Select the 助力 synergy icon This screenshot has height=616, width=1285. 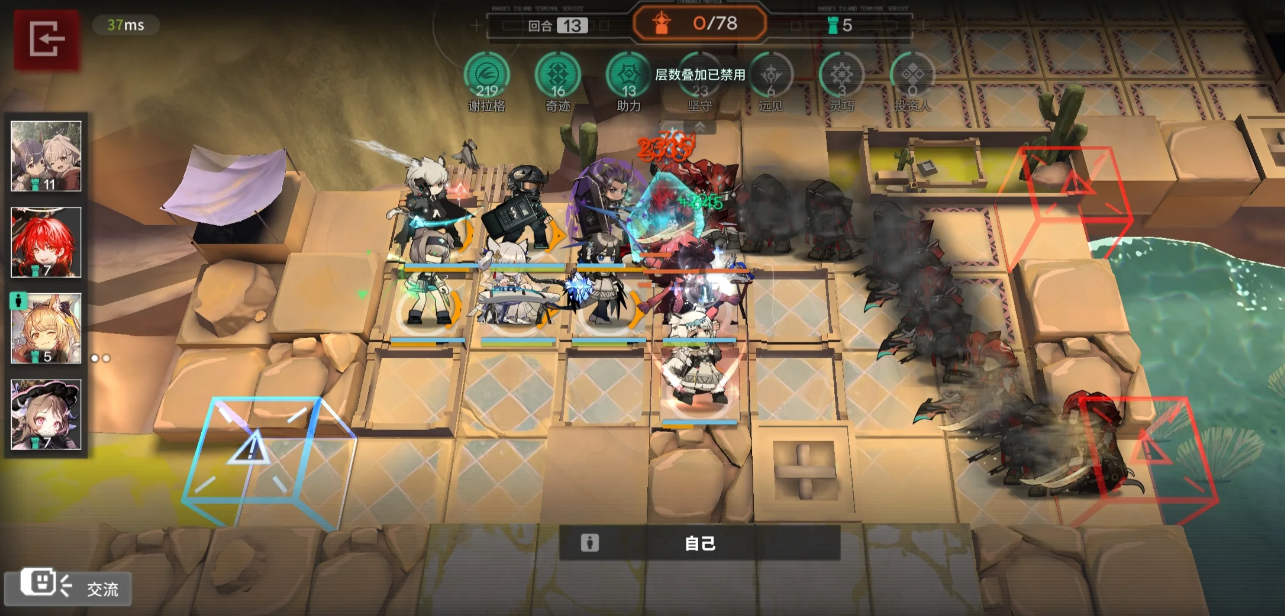pos(629,75)
